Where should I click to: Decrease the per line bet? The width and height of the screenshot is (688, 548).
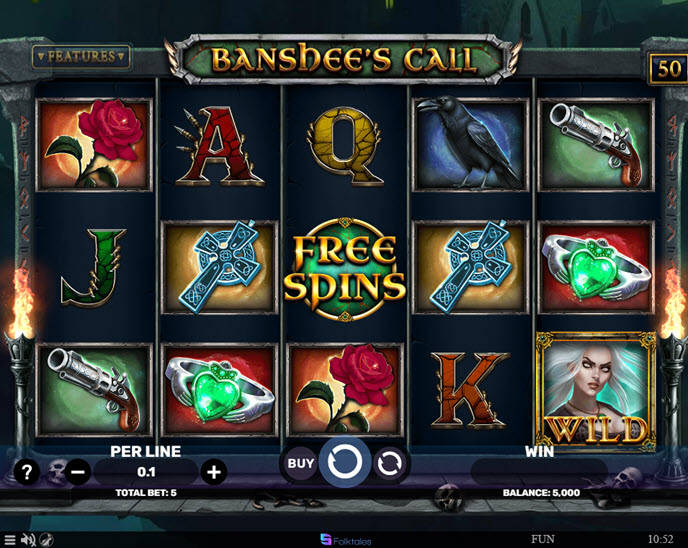pos(79,472)
